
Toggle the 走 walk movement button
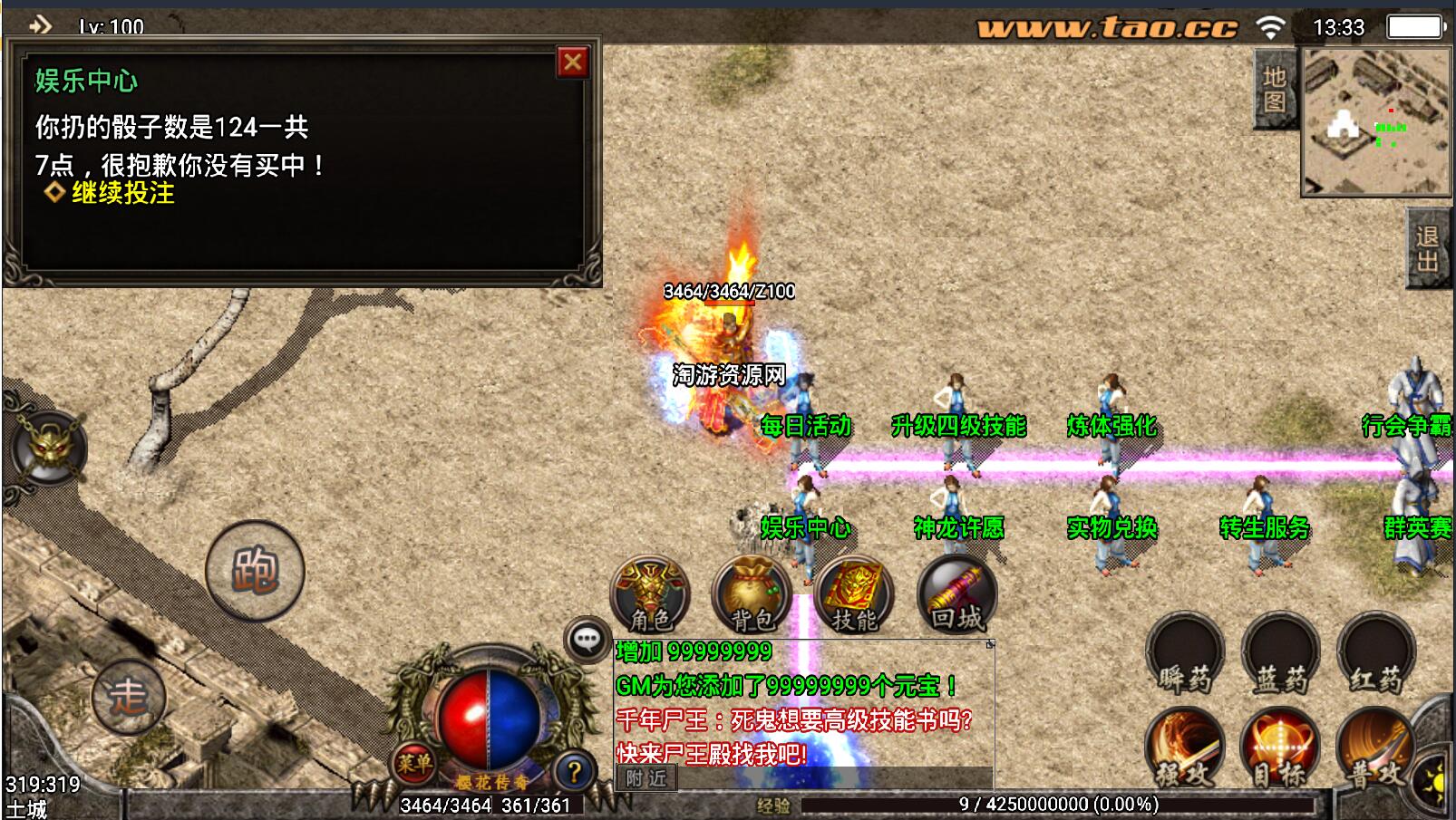tap(128, 697)
